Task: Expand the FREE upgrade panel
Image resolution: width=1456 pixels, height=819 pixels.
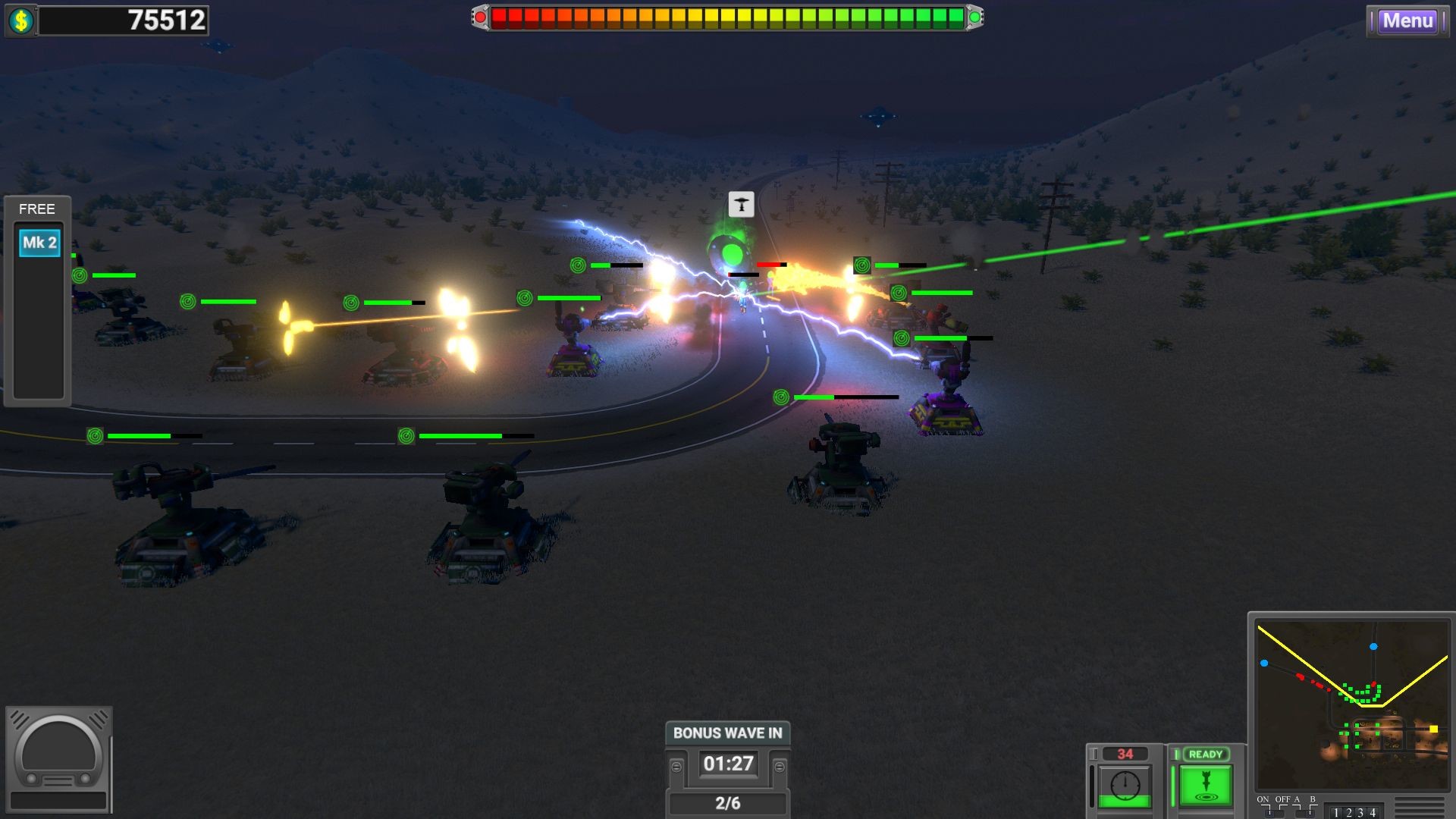Action: coord(36,209)
